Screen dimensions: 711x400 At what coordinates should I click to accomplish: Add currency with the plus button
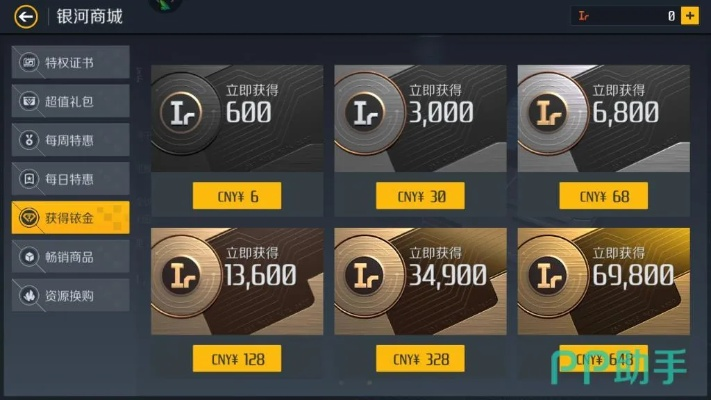pyautogui.click(x=690, y=16)
